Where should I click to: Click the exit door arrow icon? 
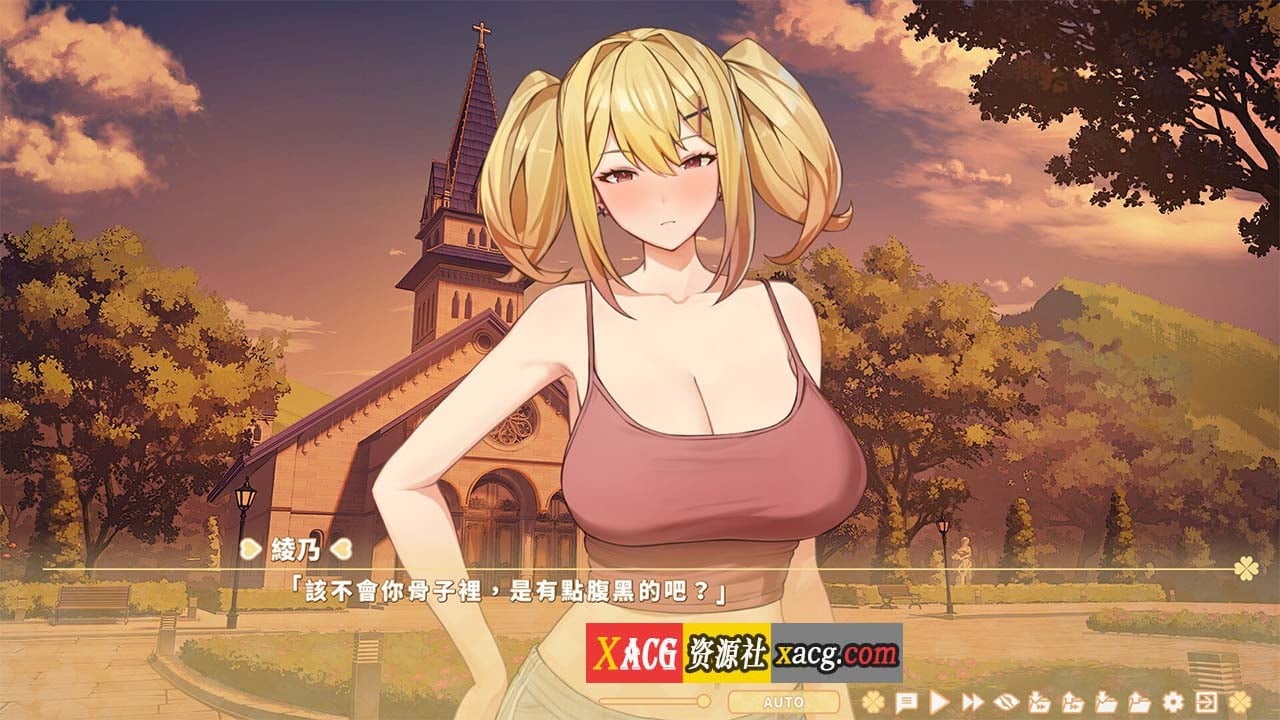(x=1207, y=701)
